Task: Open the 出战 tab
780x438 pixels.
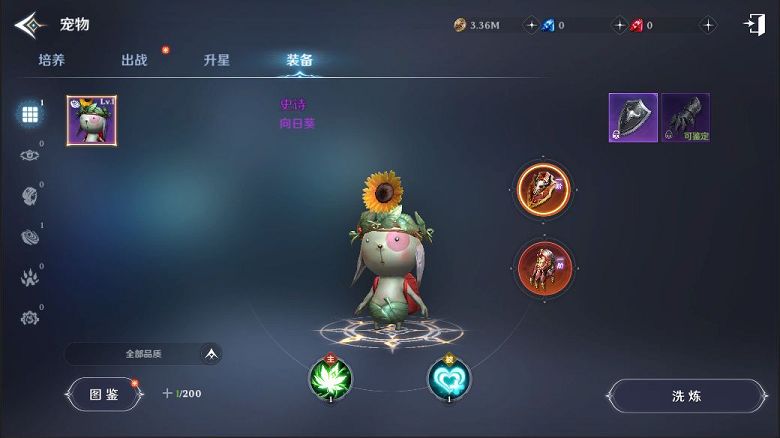Action: pos(134,60)
